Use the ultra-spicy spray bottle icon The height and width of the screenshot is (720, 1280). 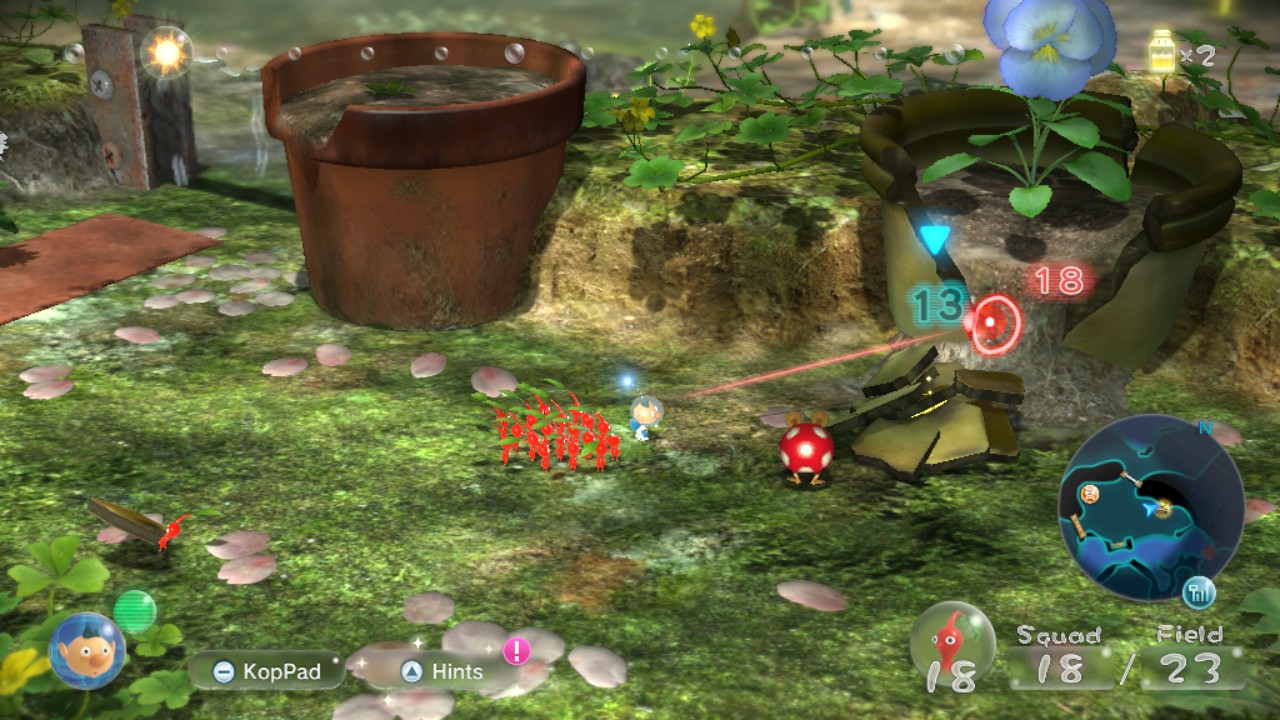[1162, 52]
